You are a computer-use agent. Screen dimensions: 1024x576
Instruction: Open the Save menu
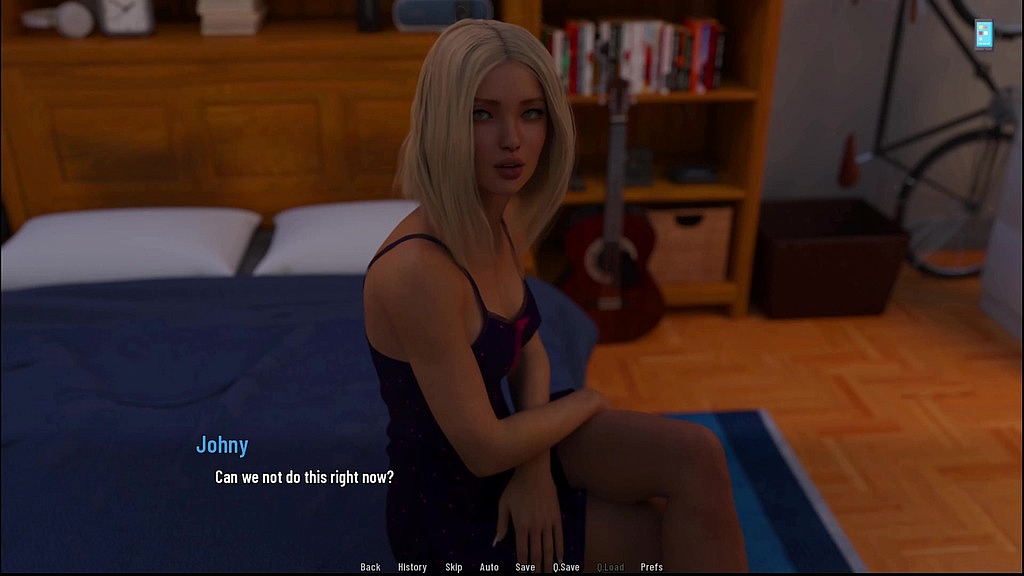(x=525, y=567)
